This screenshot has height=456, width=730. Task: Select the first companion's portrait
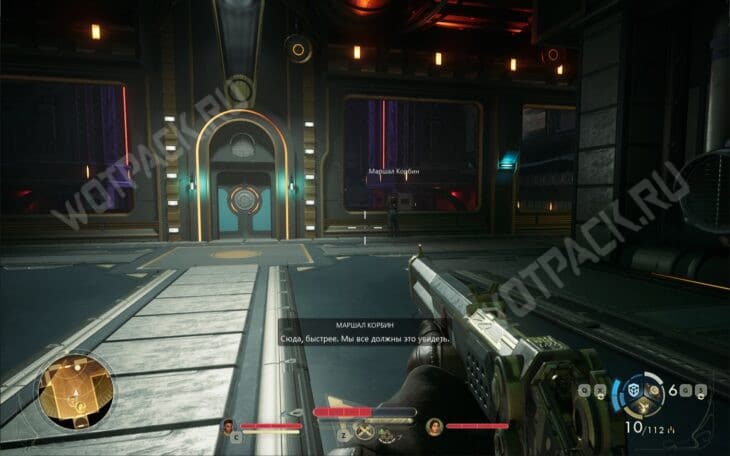tap(229, 424)
